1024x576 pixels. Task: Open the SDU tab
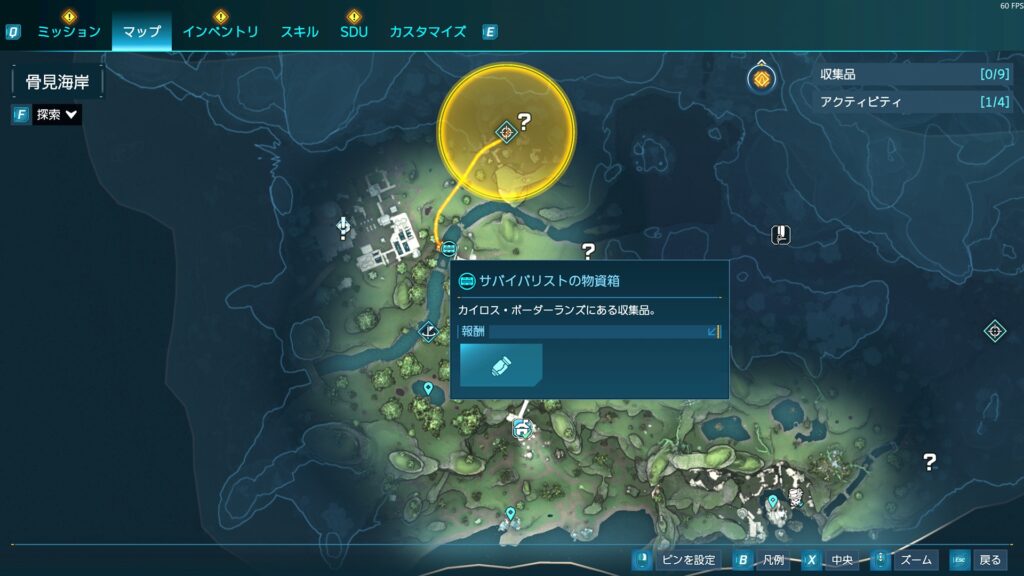pos(354,32)
